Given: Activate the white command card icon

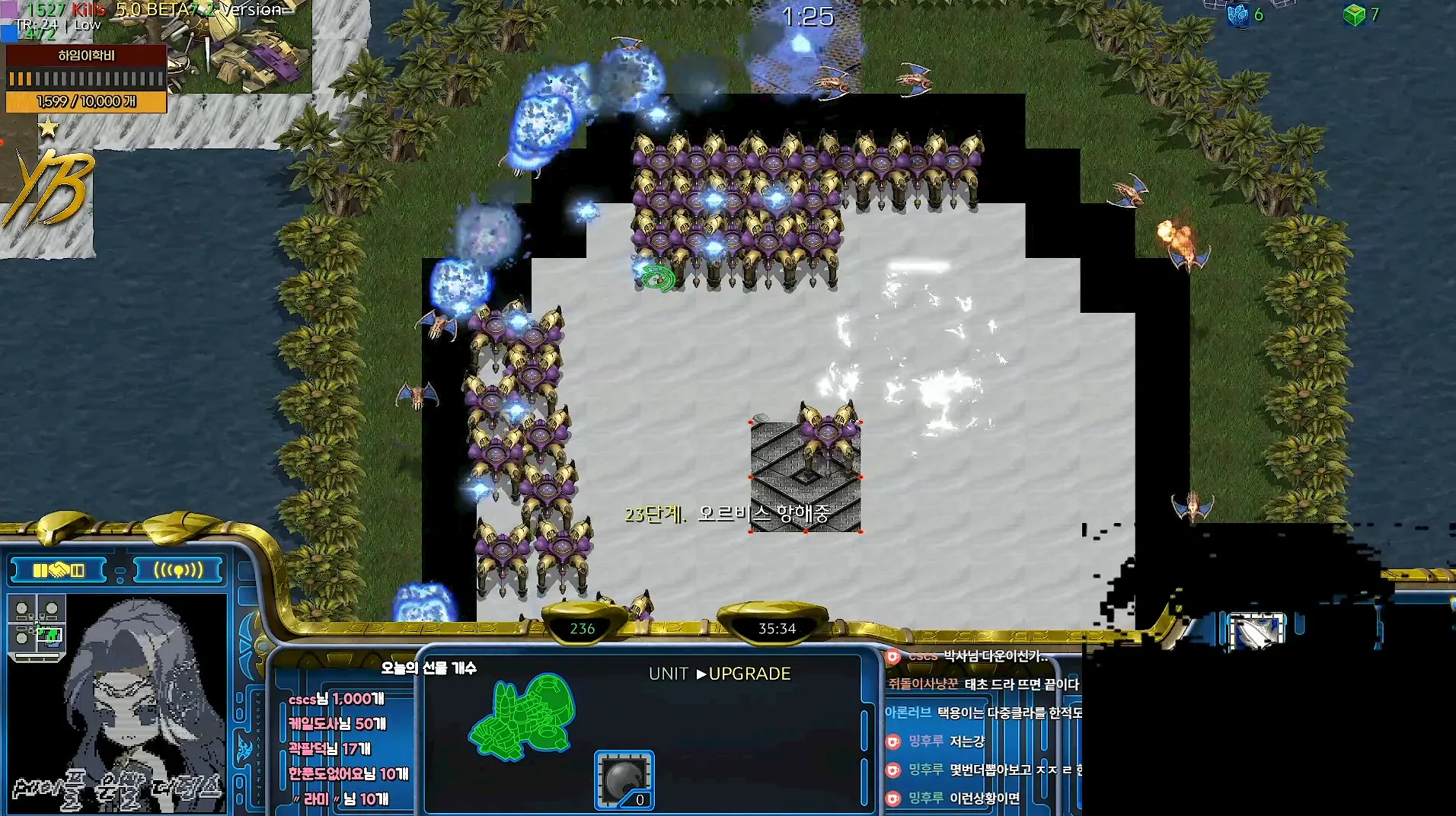Looking at the screenshot, I should [1256, 631].
